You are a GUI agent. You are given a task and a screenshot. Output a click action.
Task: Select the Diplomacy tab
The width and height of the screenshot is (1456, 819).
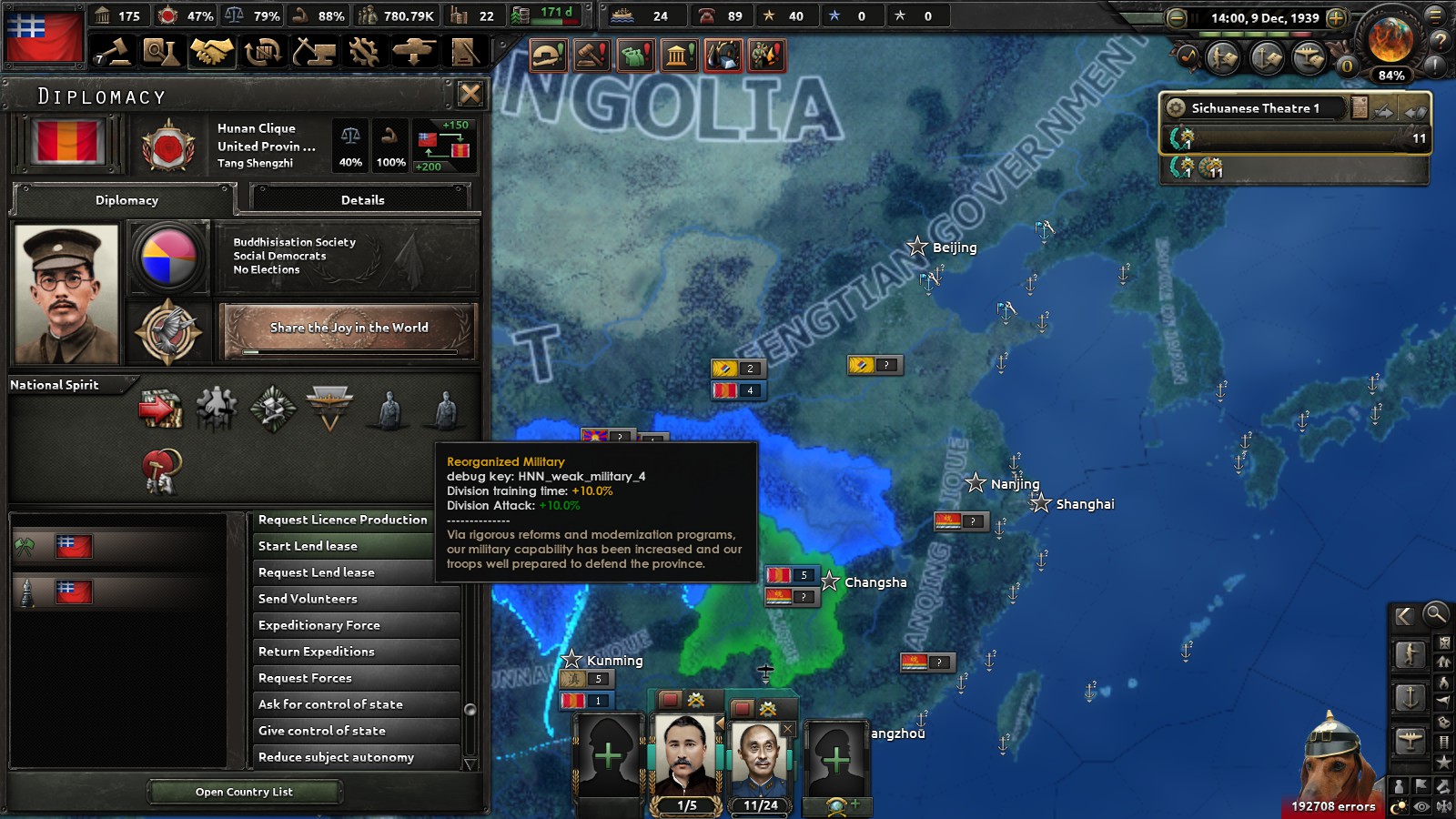click(126, 200)
